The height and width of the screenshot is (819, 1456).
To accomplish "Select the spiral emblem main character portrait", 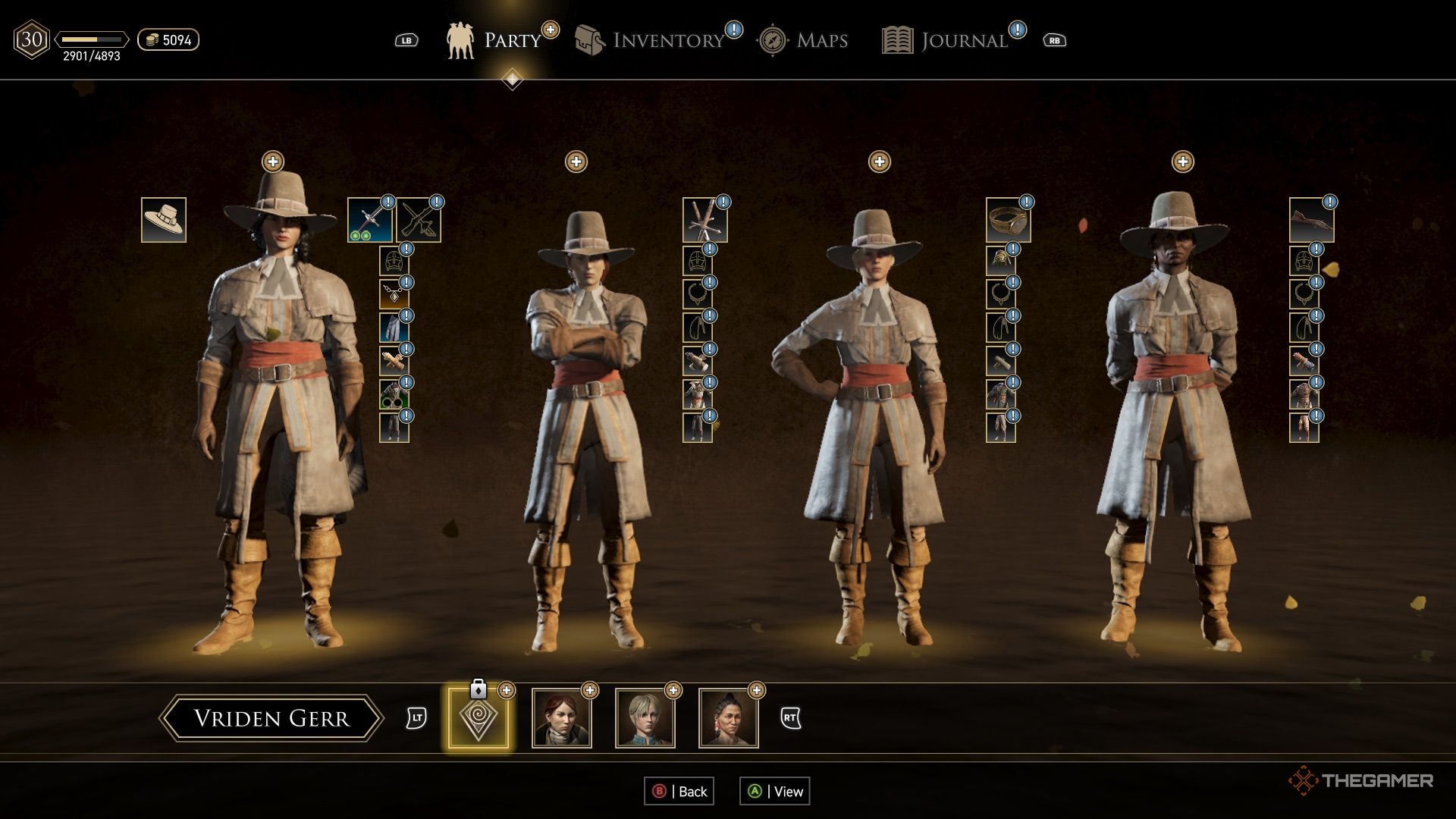I will tap(479, 718).
